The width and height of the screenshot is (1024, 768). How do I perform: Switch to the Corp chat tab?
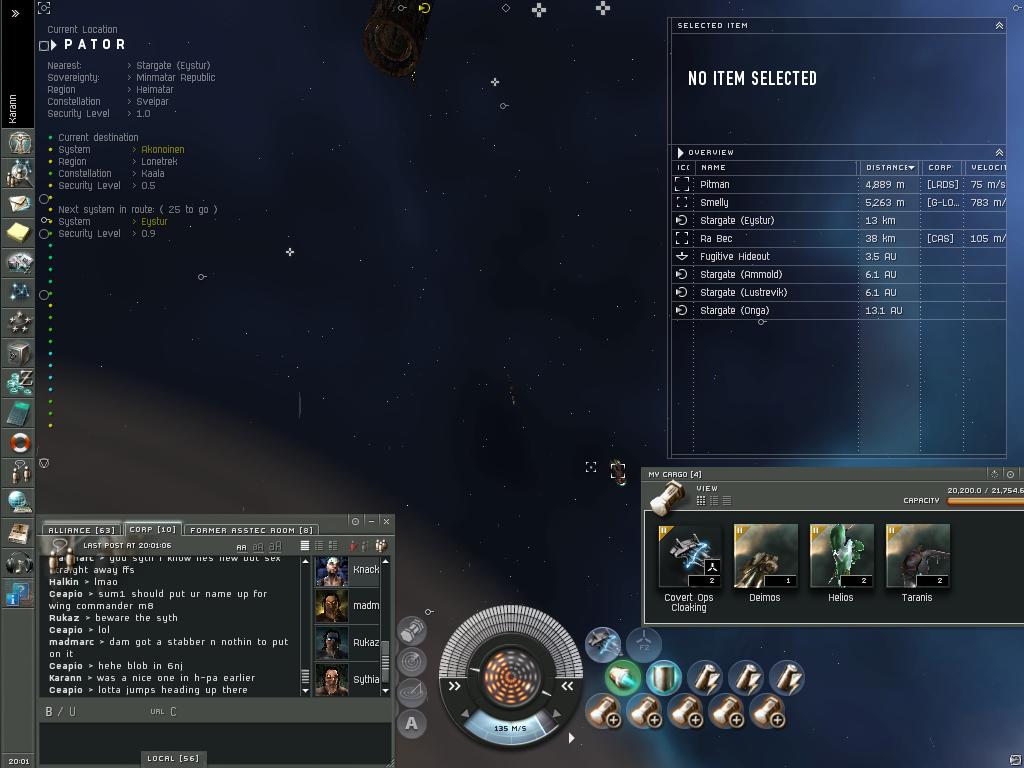[x=152, y=530]
